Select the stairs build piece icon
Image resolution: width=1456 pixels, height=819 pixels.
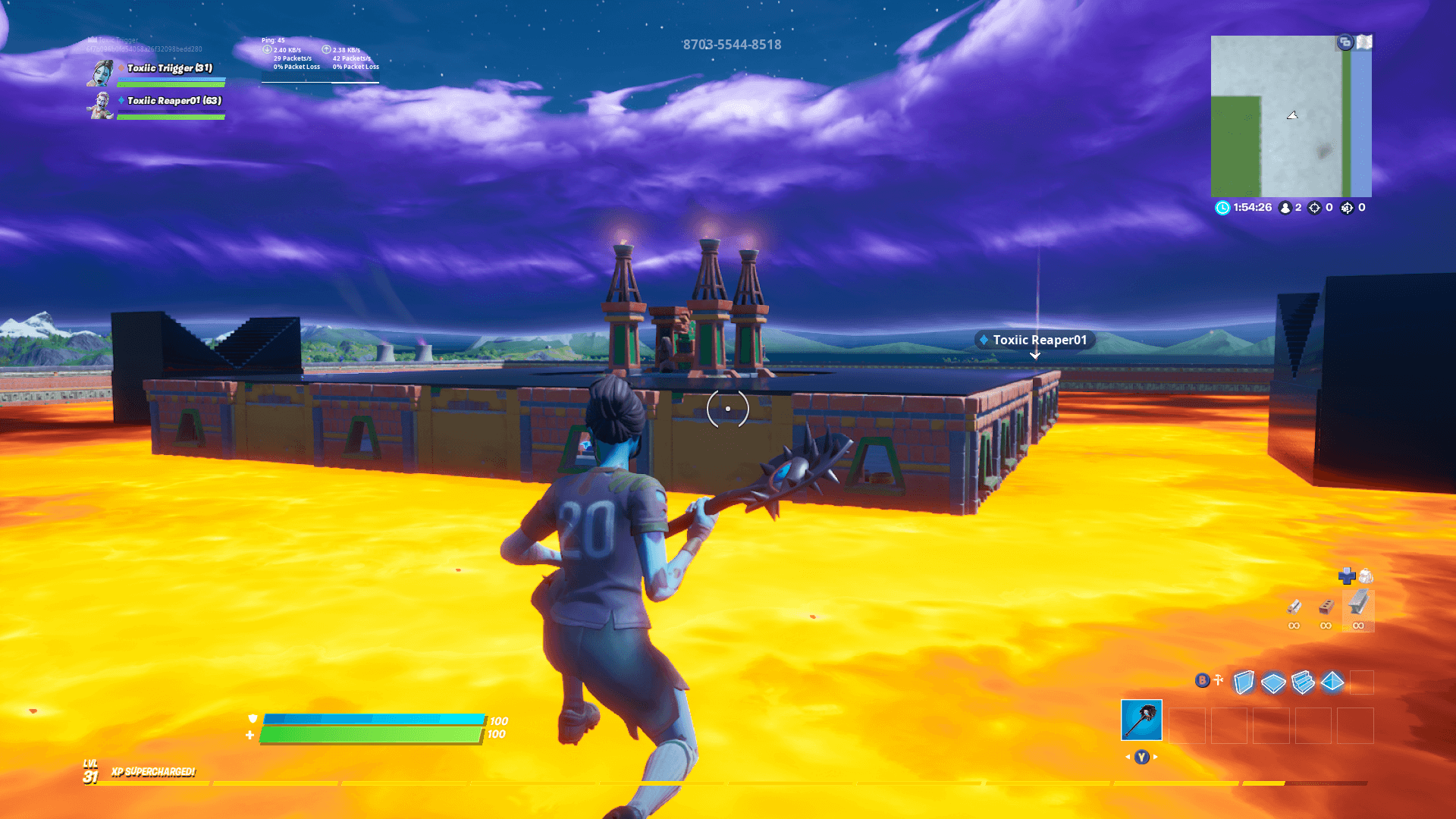1303,682
